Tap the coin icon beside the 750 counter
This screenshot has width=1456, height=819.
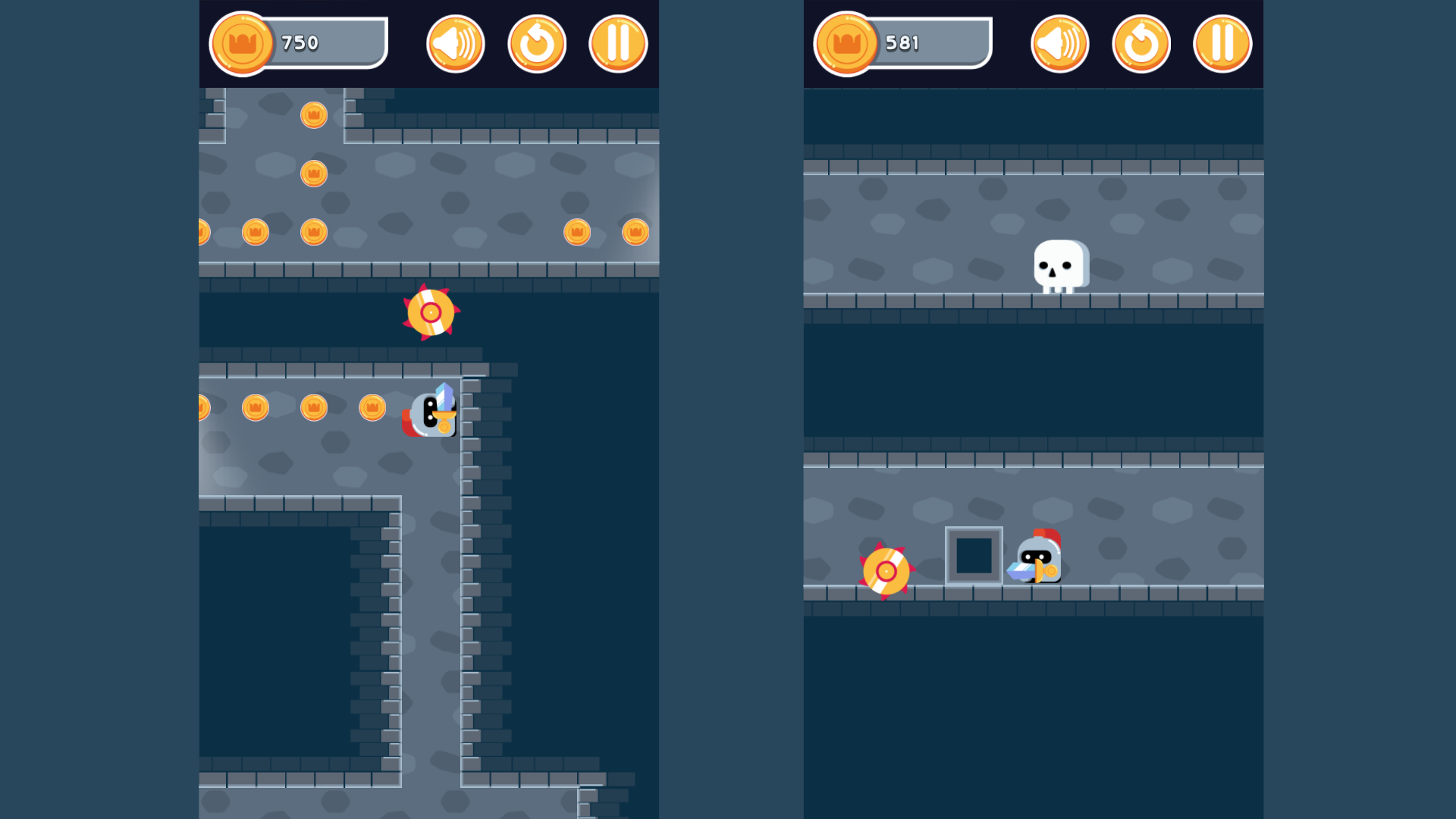point(243,43)
